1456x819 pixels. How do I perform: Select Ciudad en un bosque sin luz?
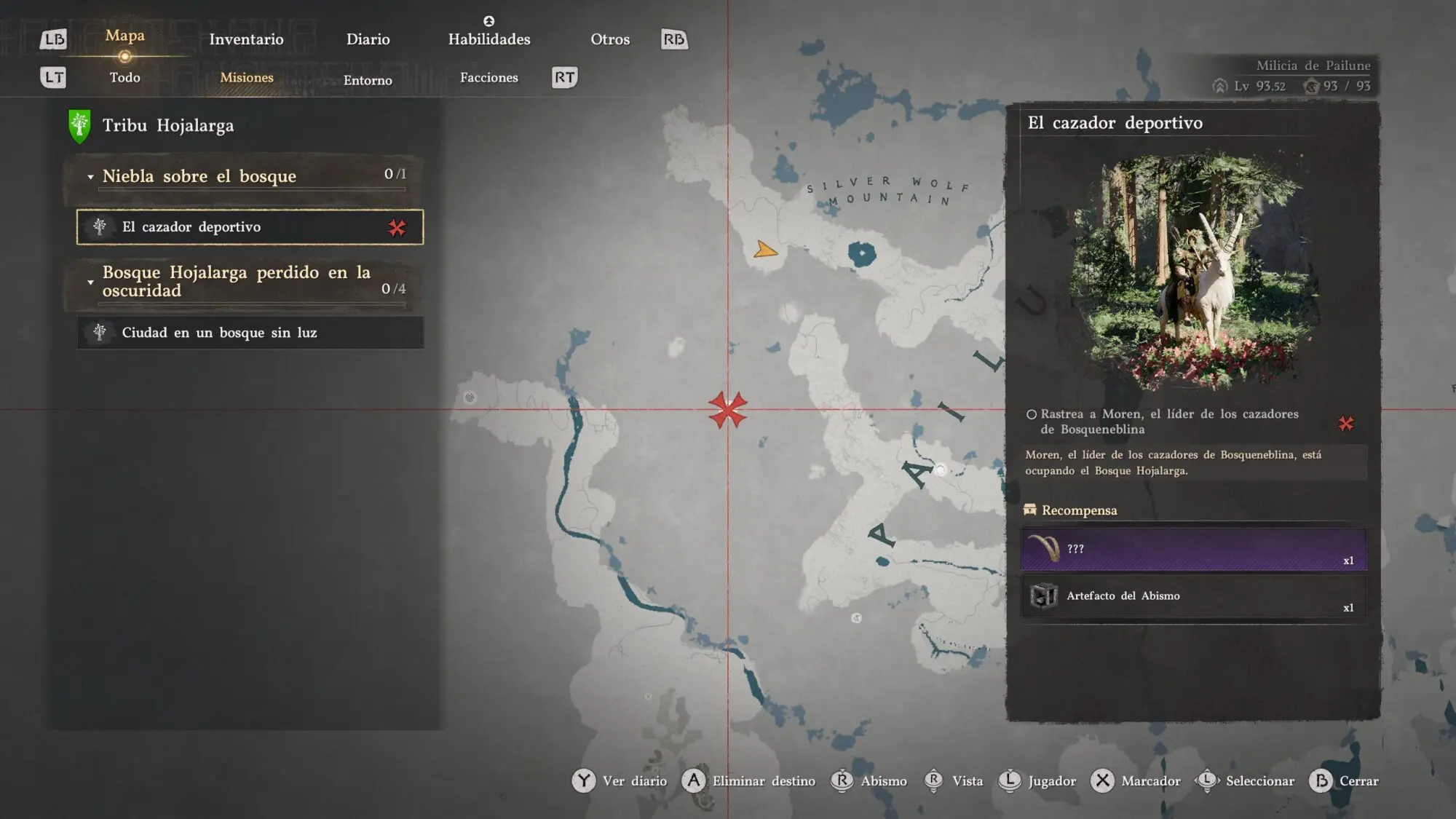[x=250, y=333]
